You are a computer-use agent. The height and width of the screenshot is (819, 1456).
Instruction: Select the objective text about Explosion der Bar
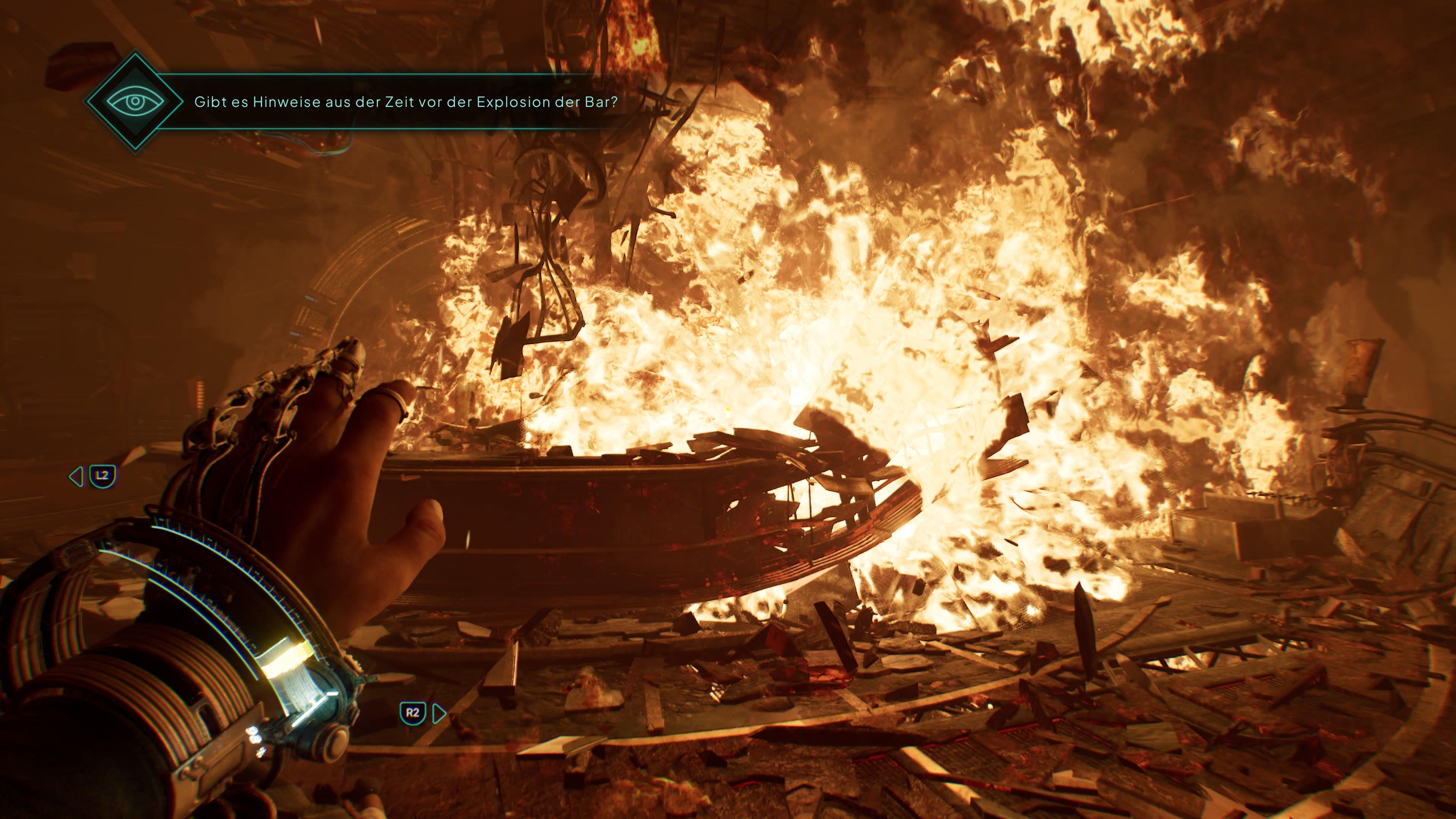(405, 102)
